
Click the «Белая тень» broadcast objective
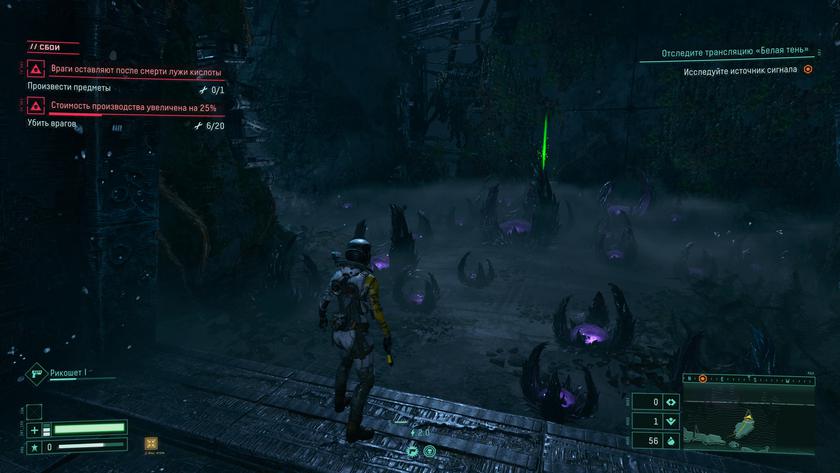pos(741,53)
